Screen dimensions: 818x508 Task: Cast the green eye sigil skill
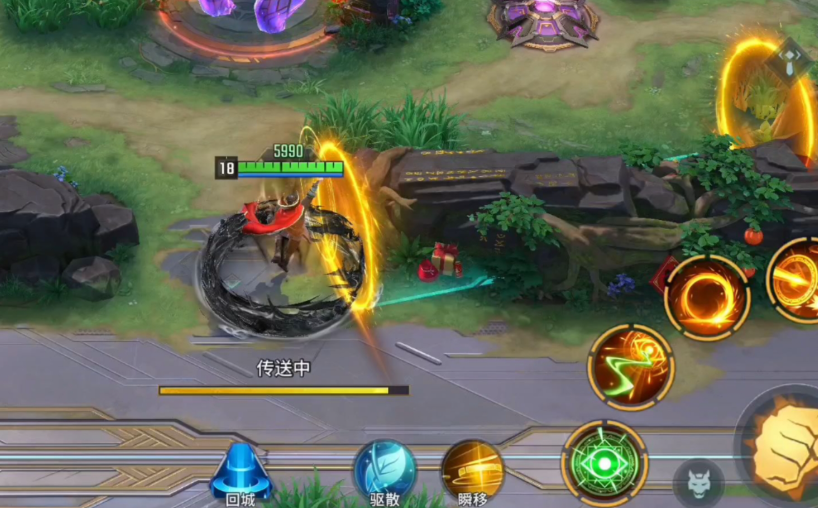tap(604, 463)
